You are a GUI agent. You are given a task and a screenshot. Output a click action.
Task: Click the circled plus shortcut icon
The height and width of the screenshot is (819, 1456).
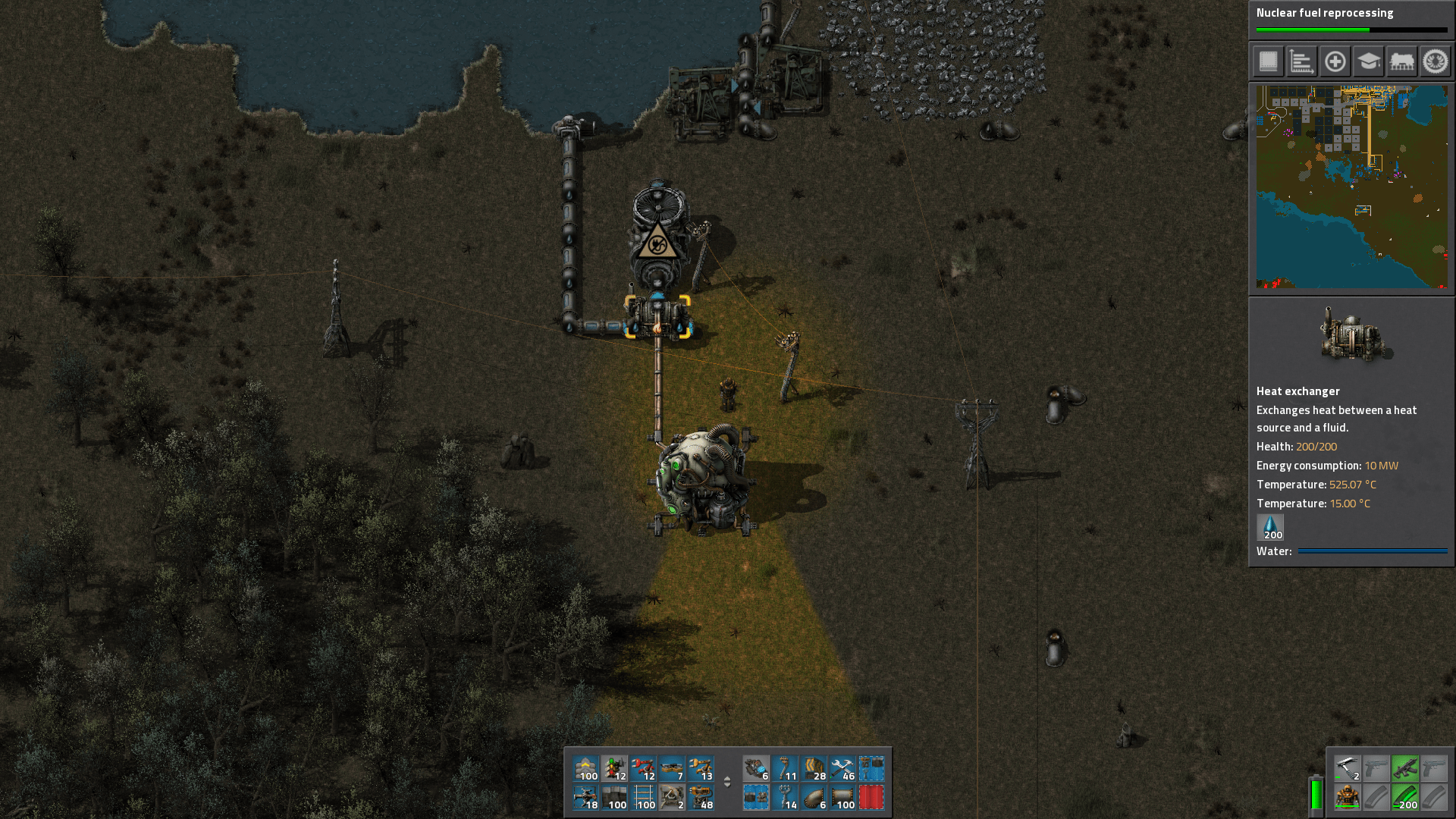click(x=1335, y=61)
